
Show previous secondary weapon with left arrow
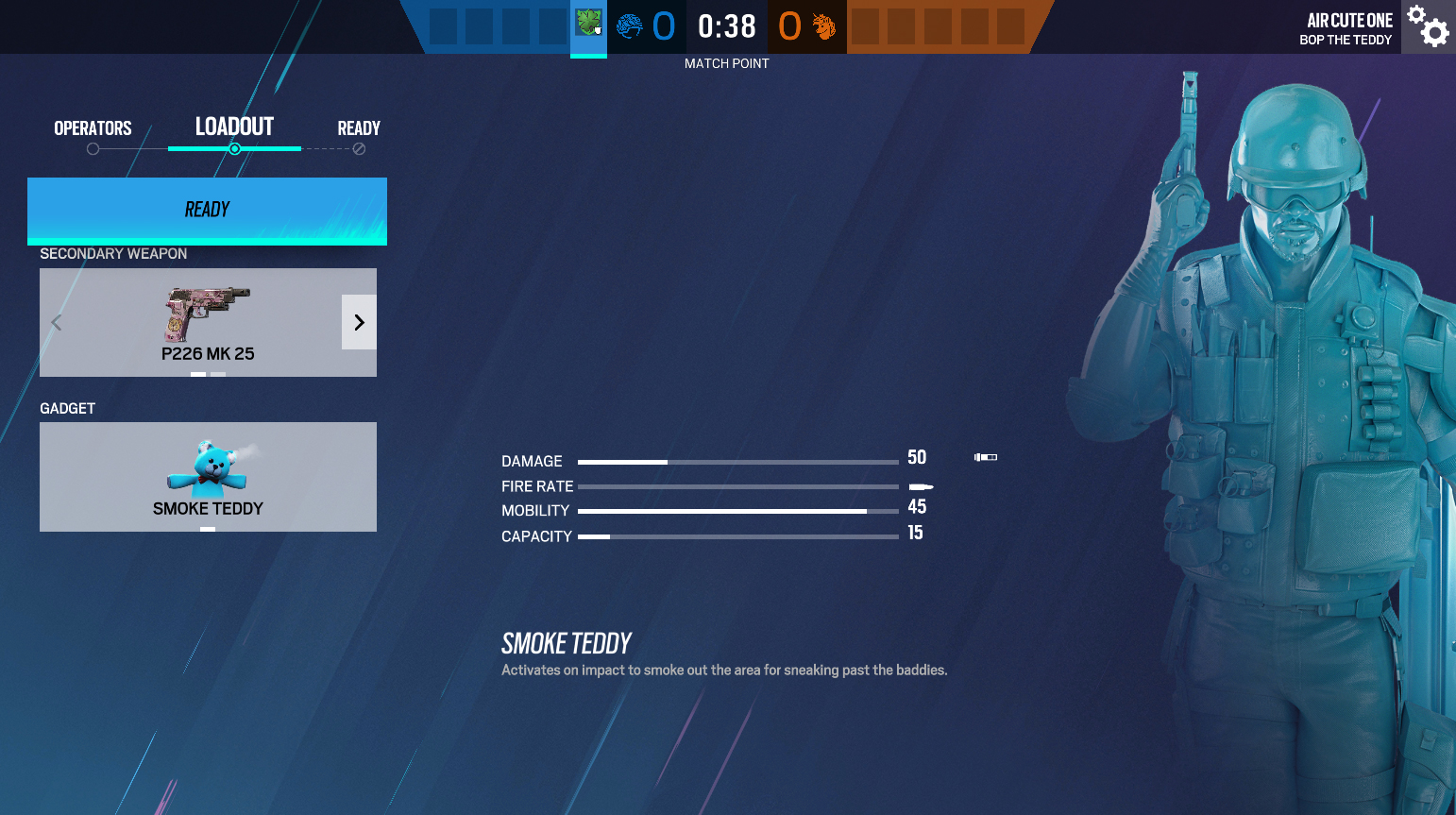pos(57,322)
